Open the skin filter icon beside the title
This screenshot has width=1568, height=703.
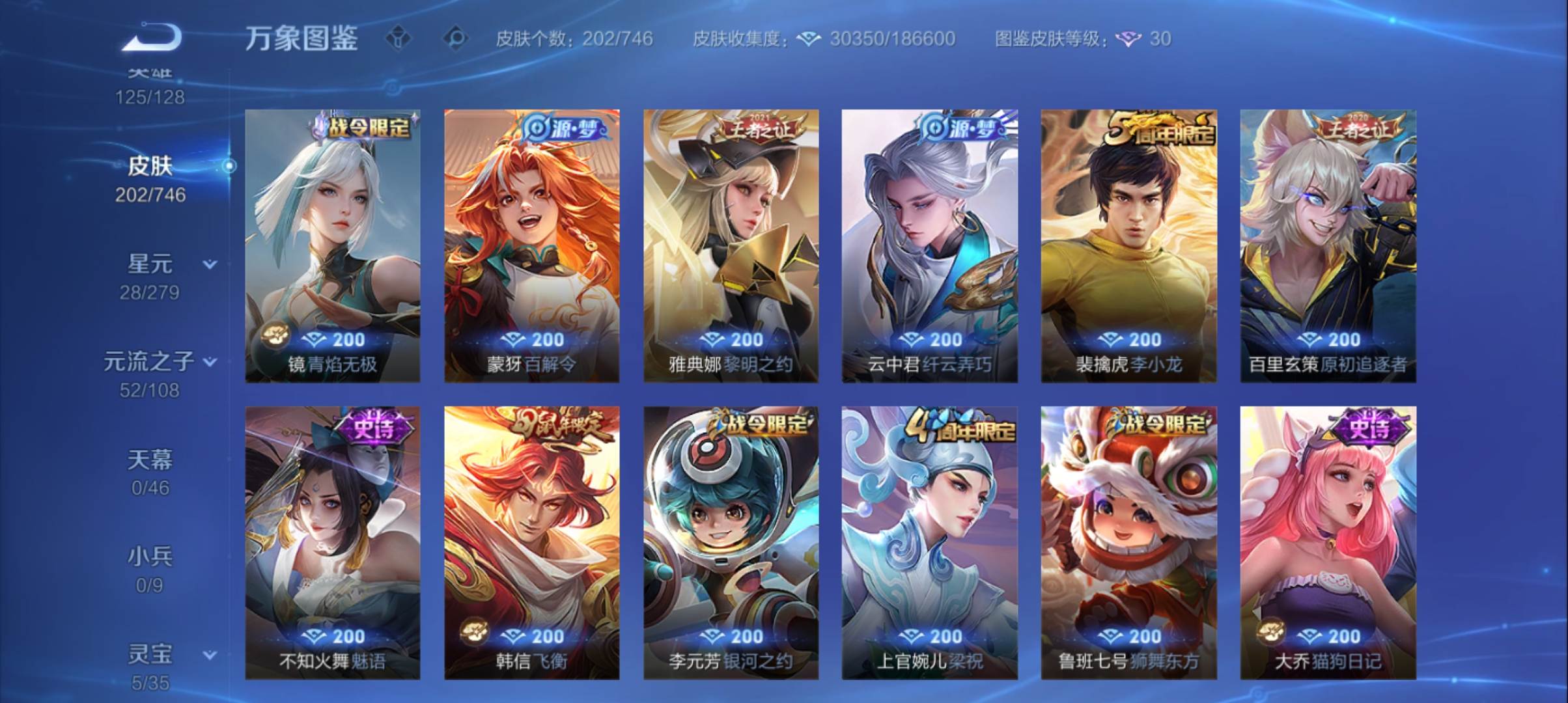pyautogui.click(x=399, y=38)
